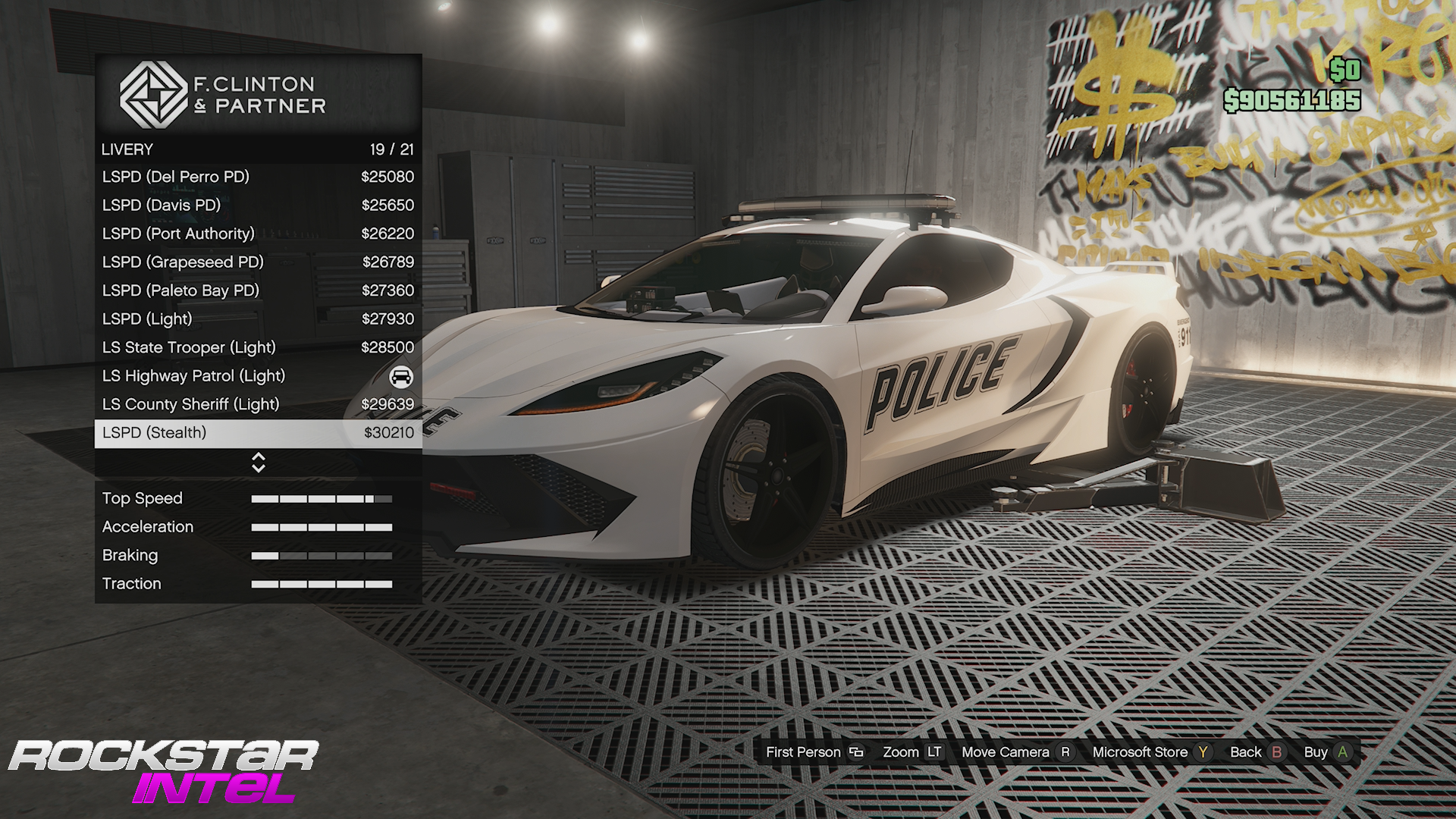Select the equipped LS Highway Patrol (Light) livery
The width and height of the screenshot is (1456, 819).
tap(258, 376)
